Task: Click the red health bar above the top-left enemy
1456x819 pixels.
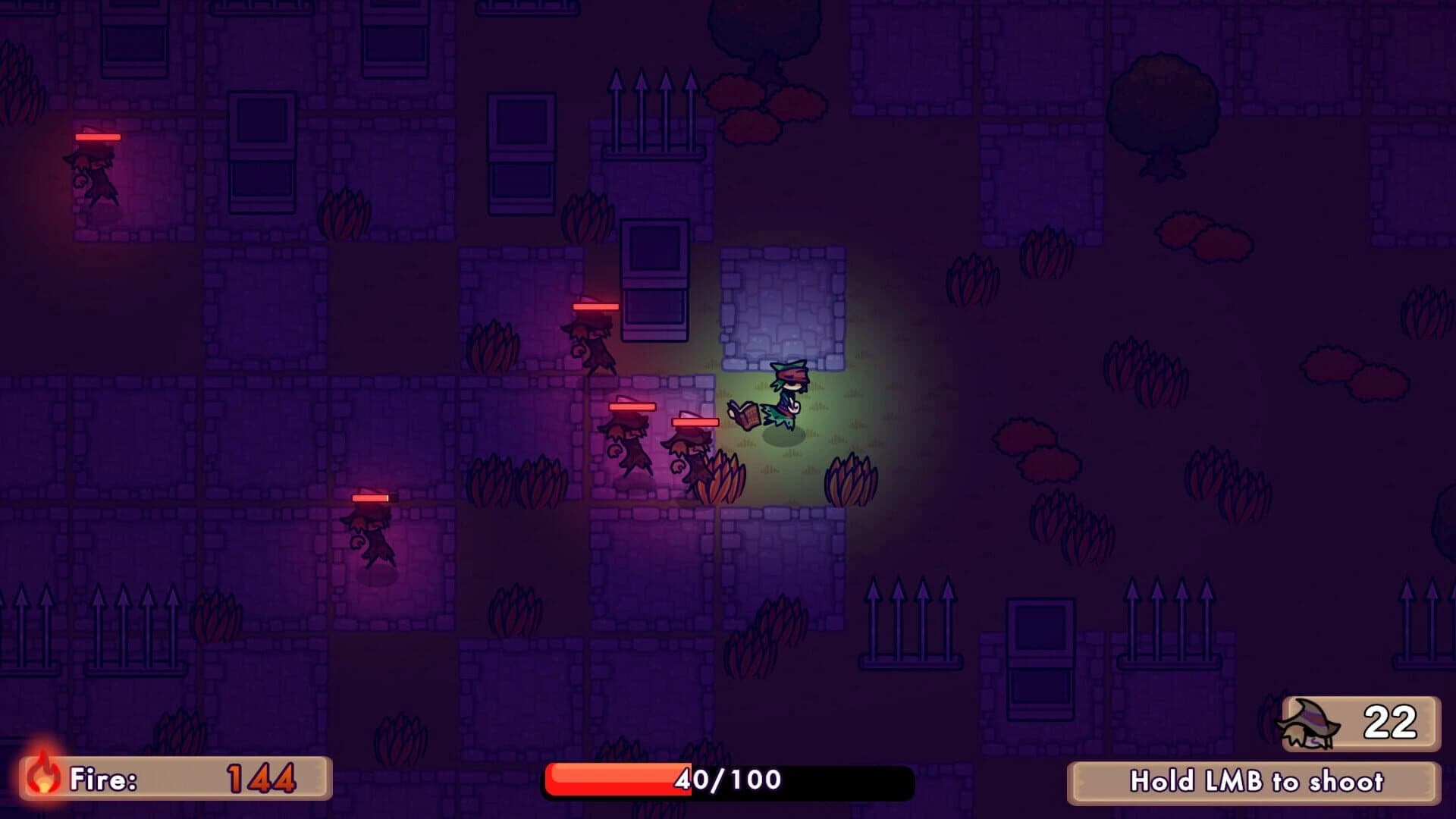Action: pyautogui.click(x=97, y=136)
